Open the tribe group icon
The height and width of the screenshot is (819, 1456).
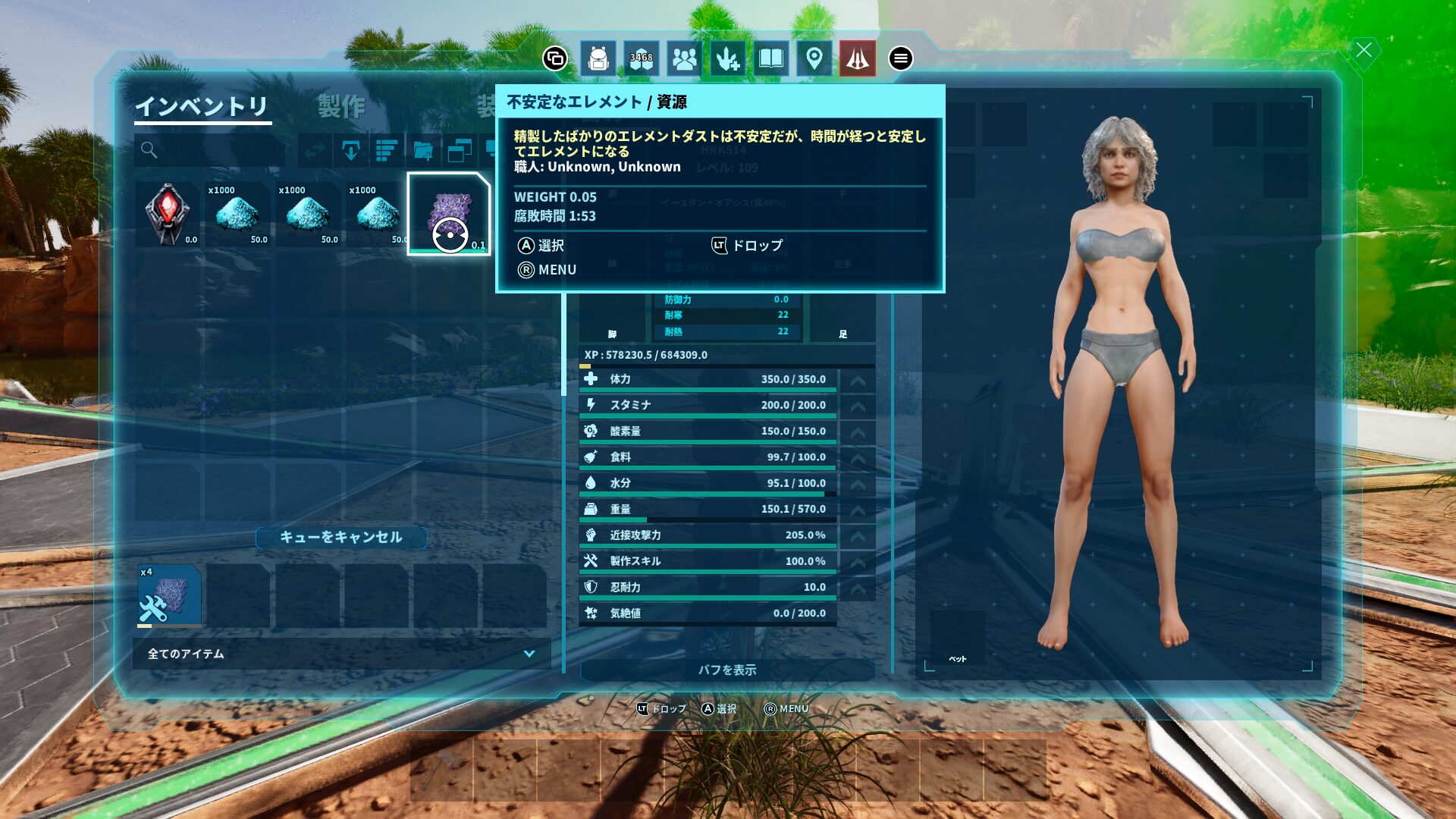point(684,58)
